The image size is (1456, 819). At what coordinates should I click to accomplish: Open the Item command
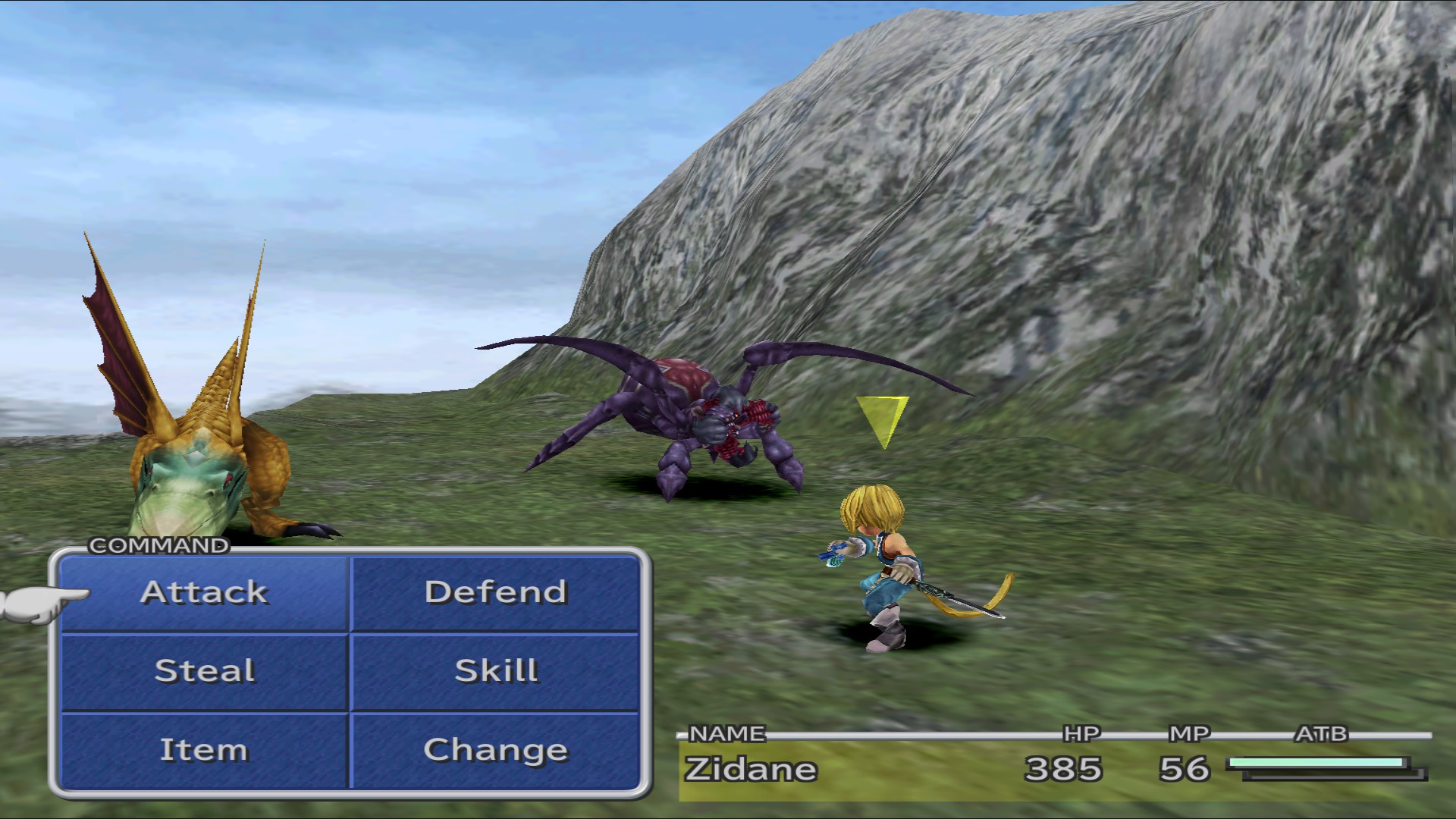pyautogui.click(x=203, y=750)
